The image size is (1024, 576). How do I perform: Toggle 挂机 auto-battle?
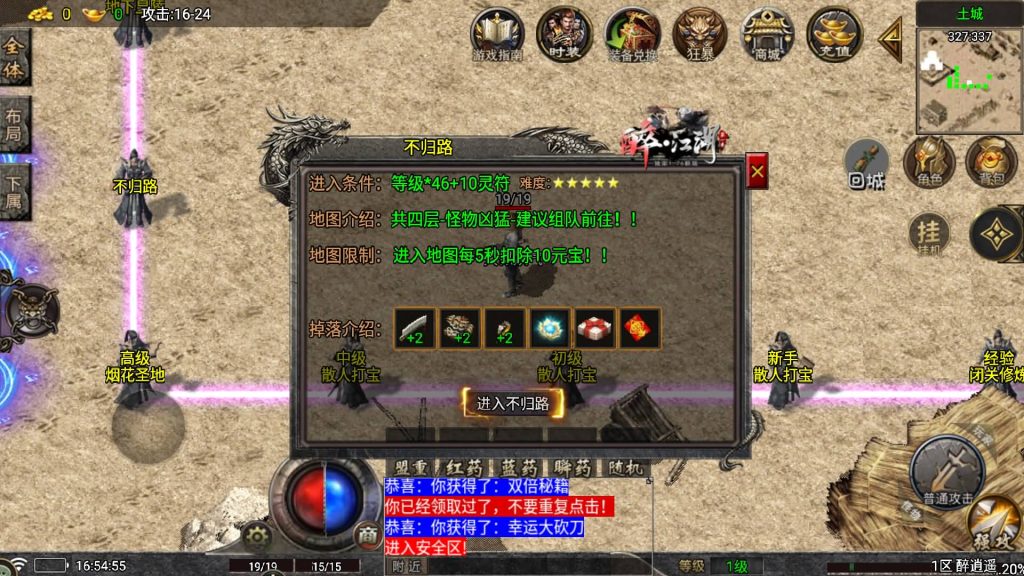point(929,236)
